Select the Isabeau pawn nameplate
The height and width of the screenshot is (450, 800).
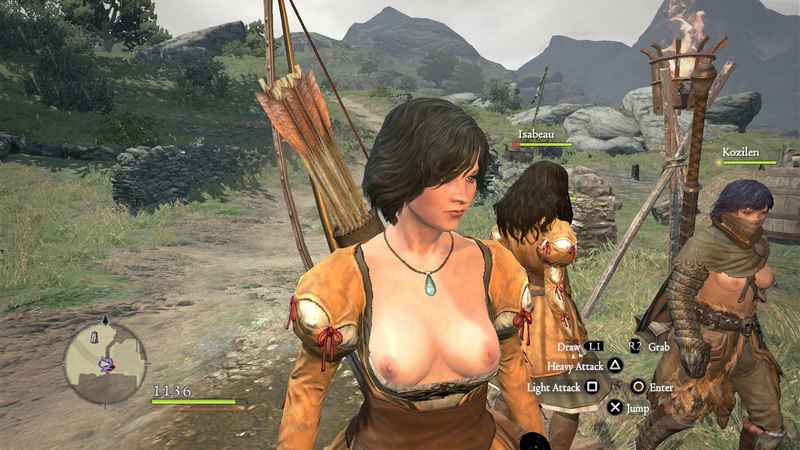coord(538,132)
